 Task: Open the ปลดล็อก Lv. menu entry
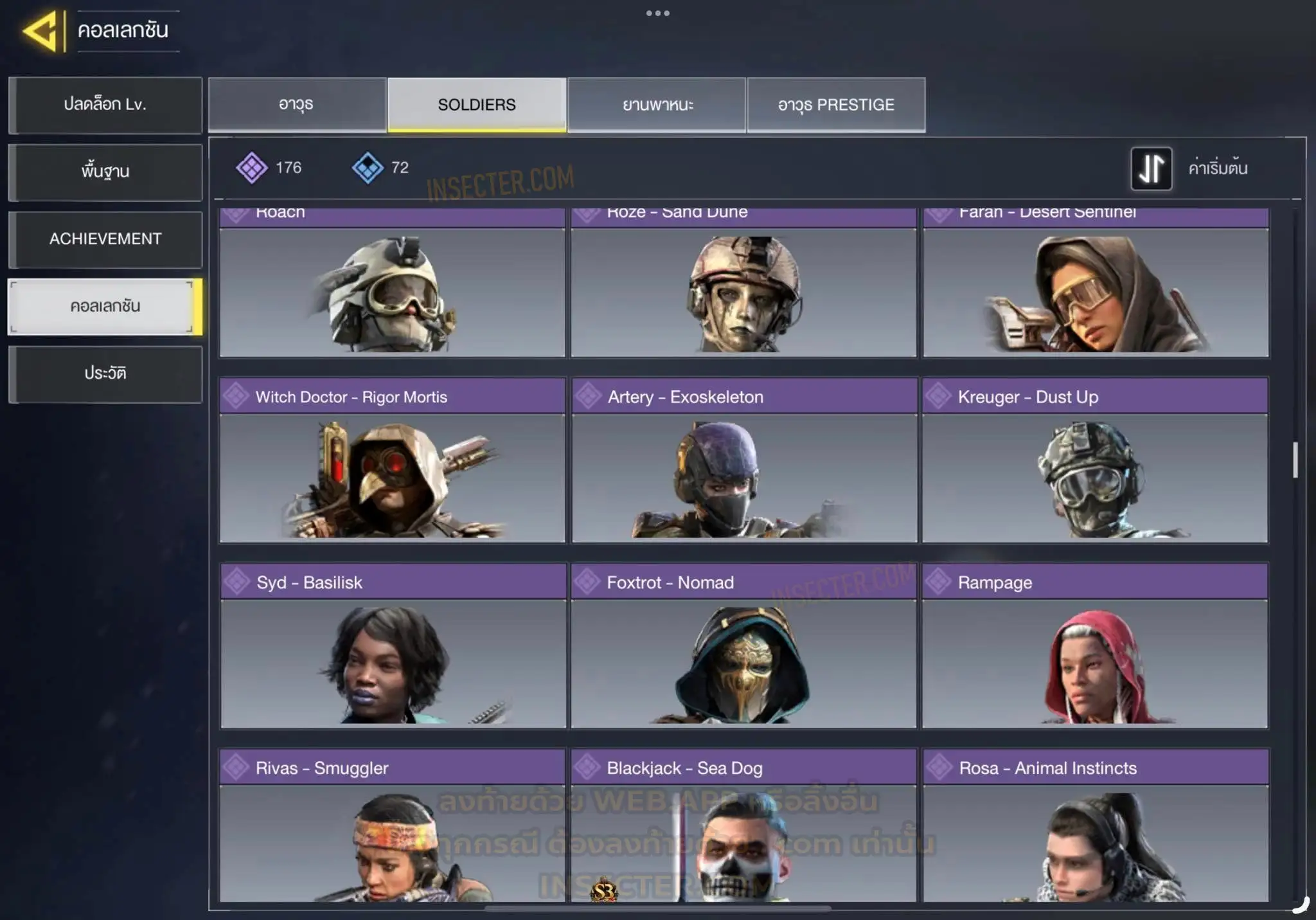pyautogui.click(x=105, y=105)
